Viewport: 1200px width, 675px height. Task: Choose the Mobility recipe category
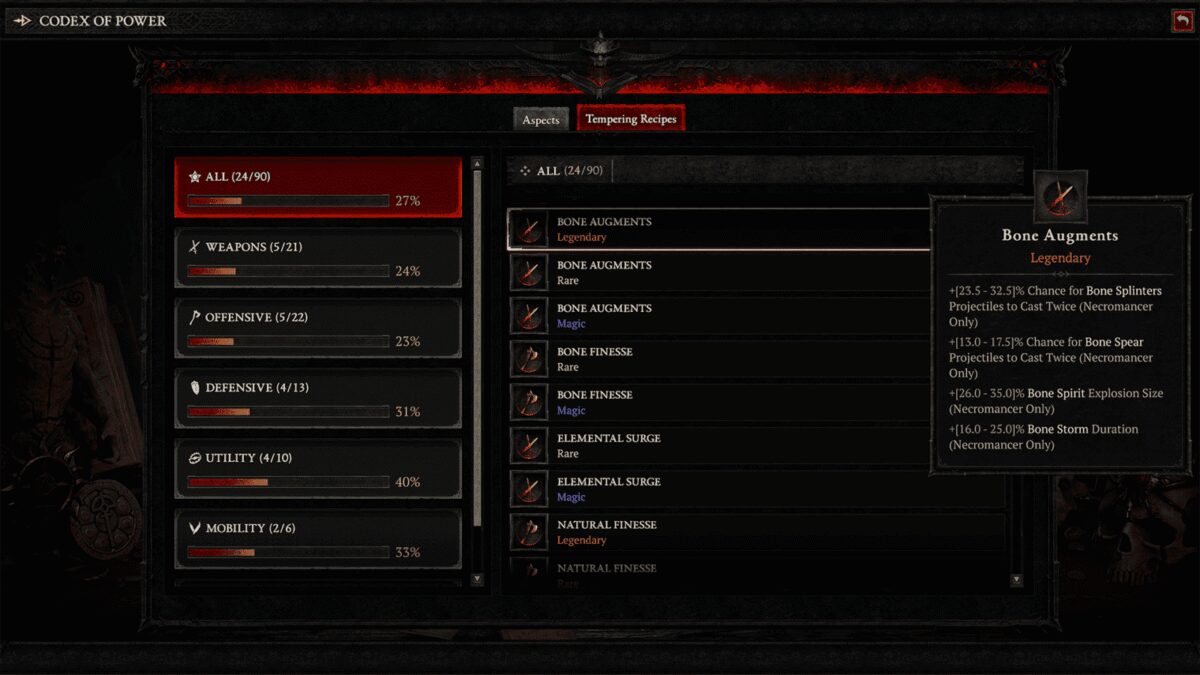tap(318, 538)
